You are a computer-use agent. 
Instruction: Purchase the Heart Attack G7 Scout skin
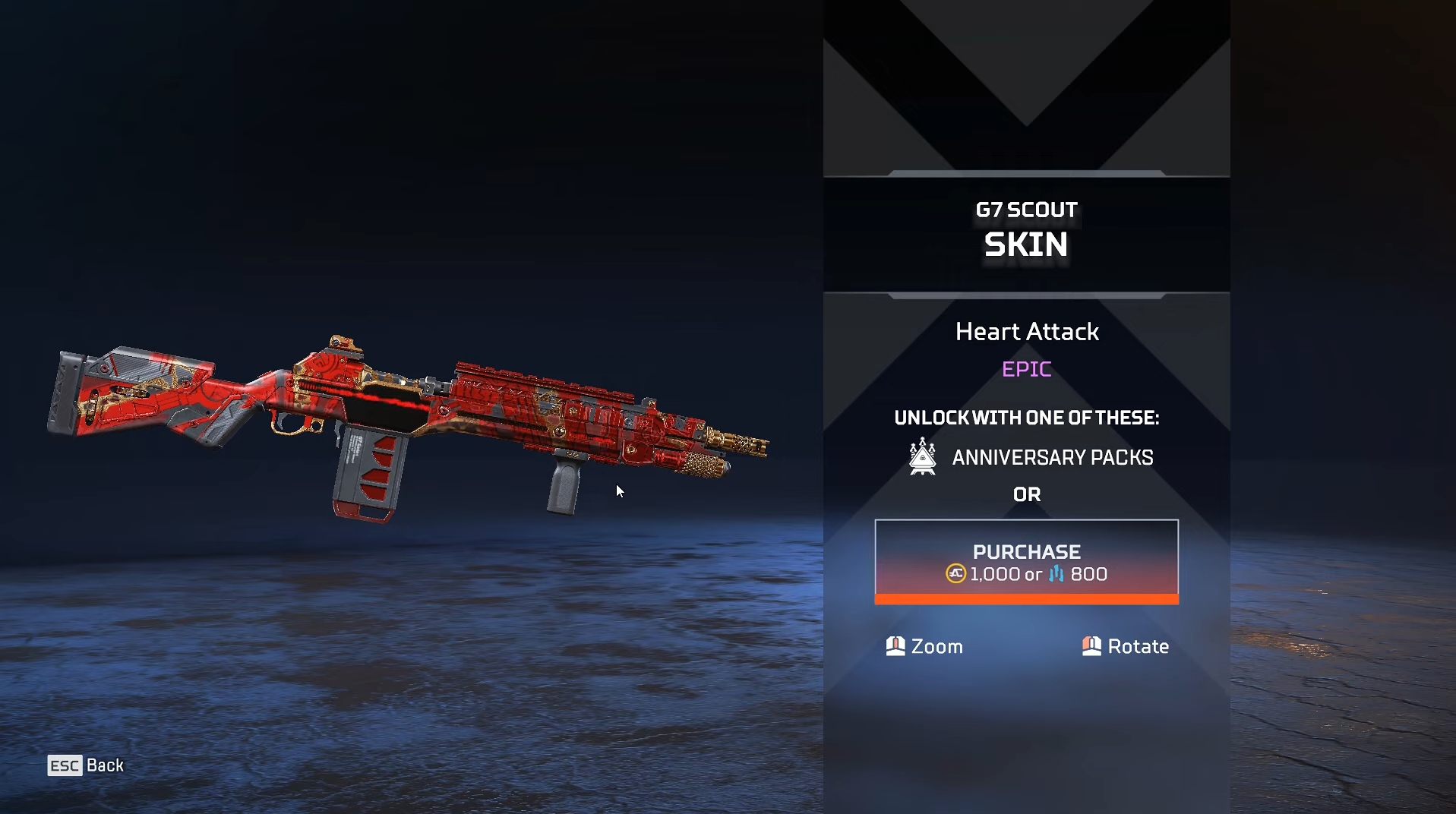pyautogui.click(x=1026, y=561)
